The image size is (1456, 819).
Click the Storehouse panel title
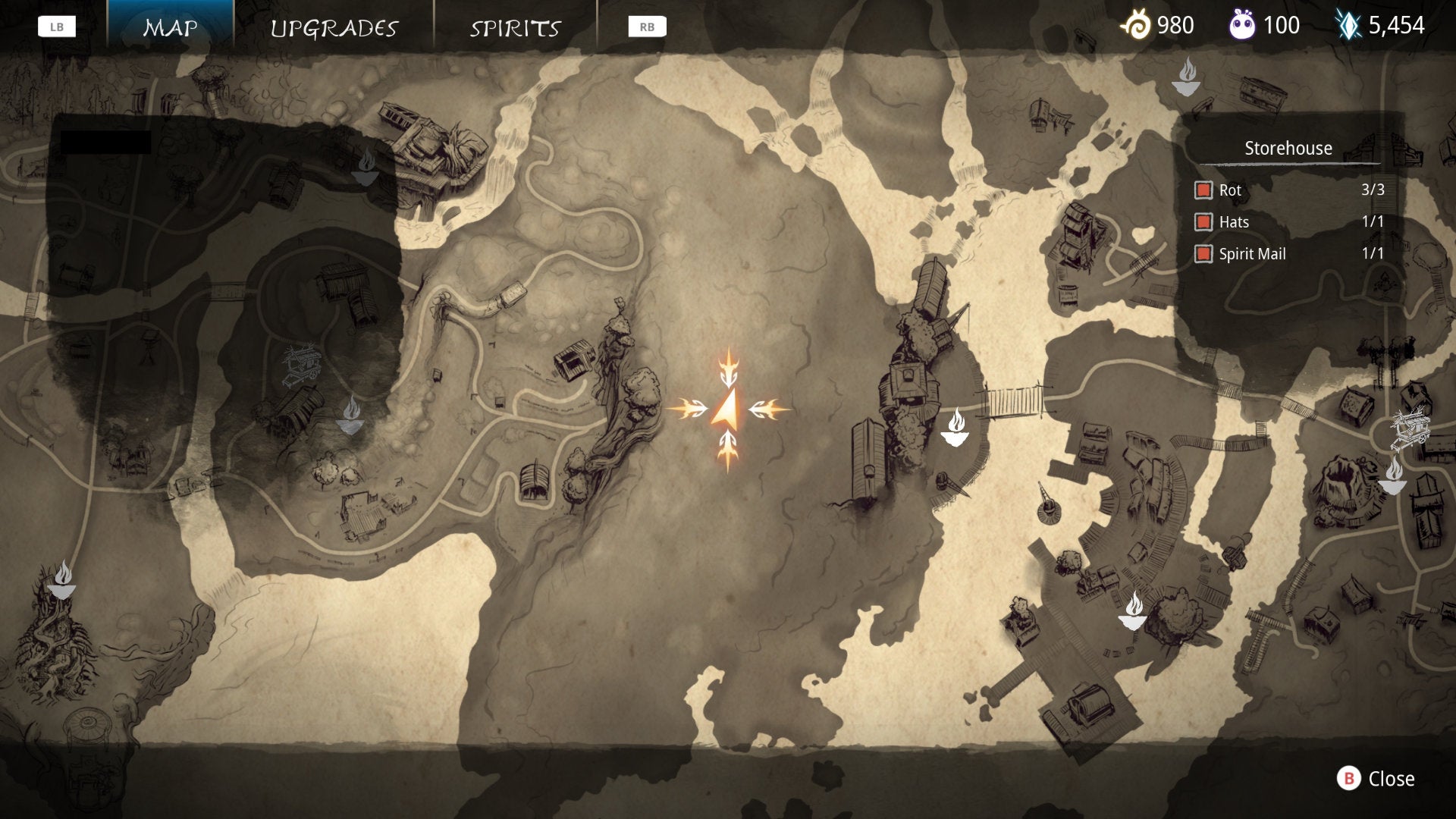pyautogui.click(x=1288, y=148)
